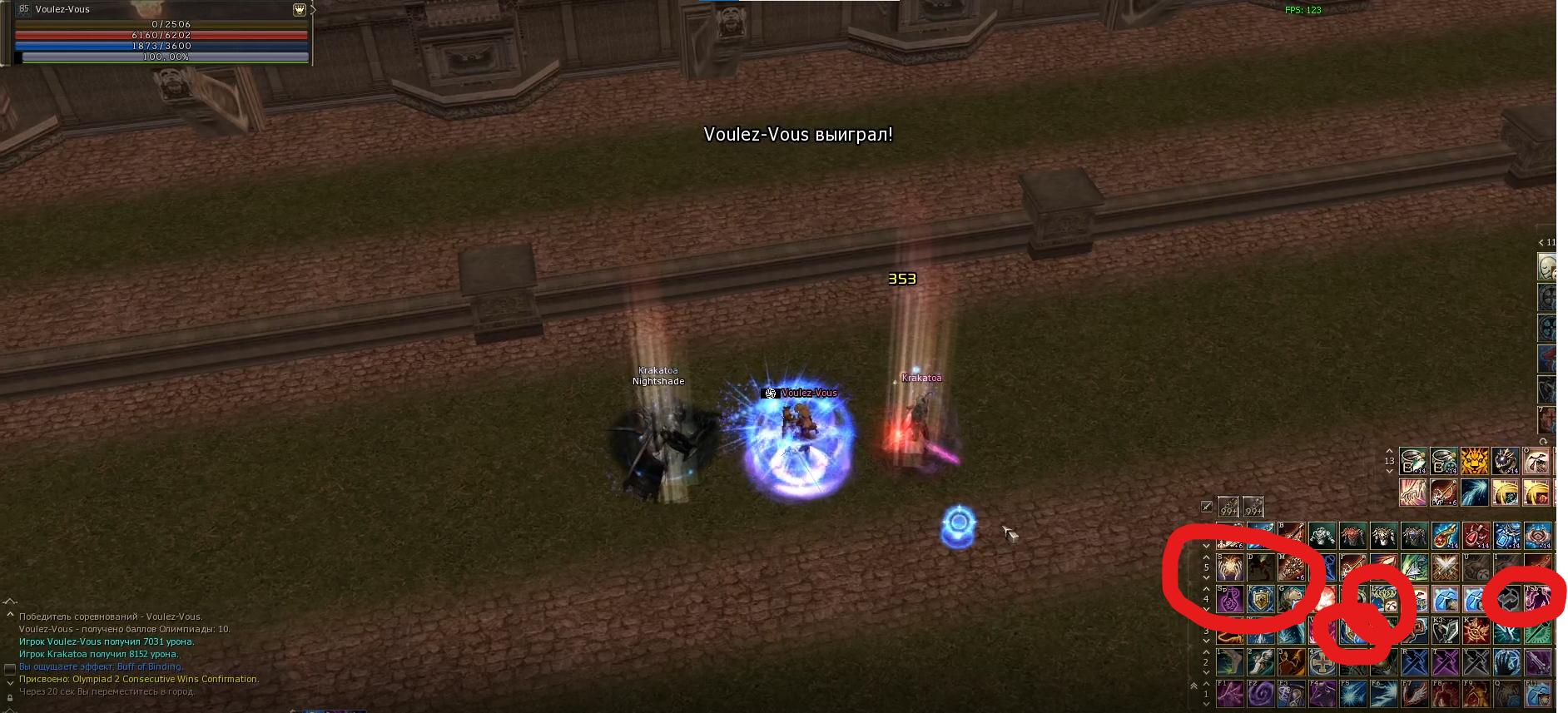Select the Tab-bound purple skill icon

(x=1537, y=599)
